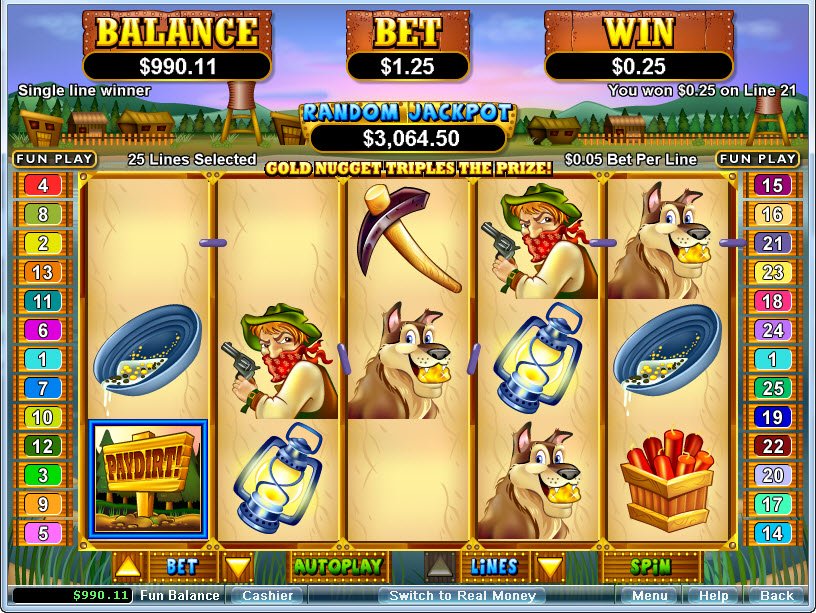Increase the bet with the up arrow
Screen dimensions: 816x613
coord(127,567)
